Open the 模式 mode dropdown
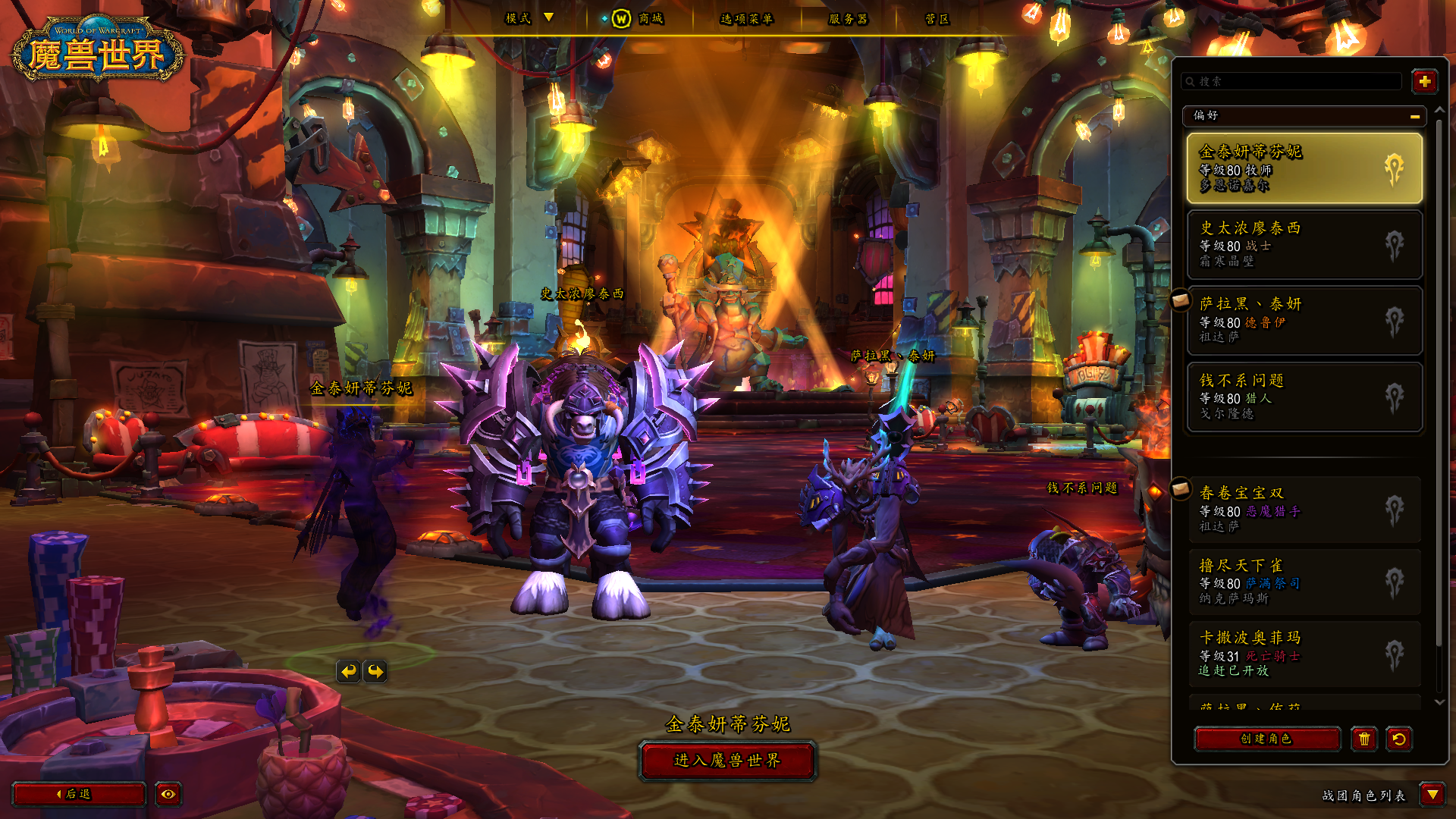1456x819 pixels. pos(529,18)
